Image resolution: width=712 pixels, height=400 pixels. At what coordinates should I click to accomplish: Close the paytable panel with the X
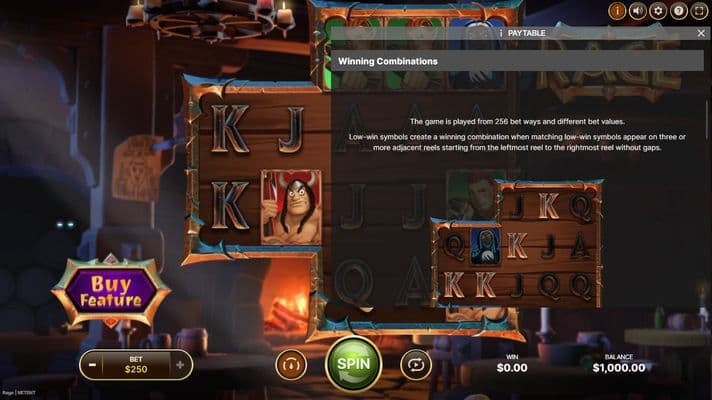tap(701, 33)
